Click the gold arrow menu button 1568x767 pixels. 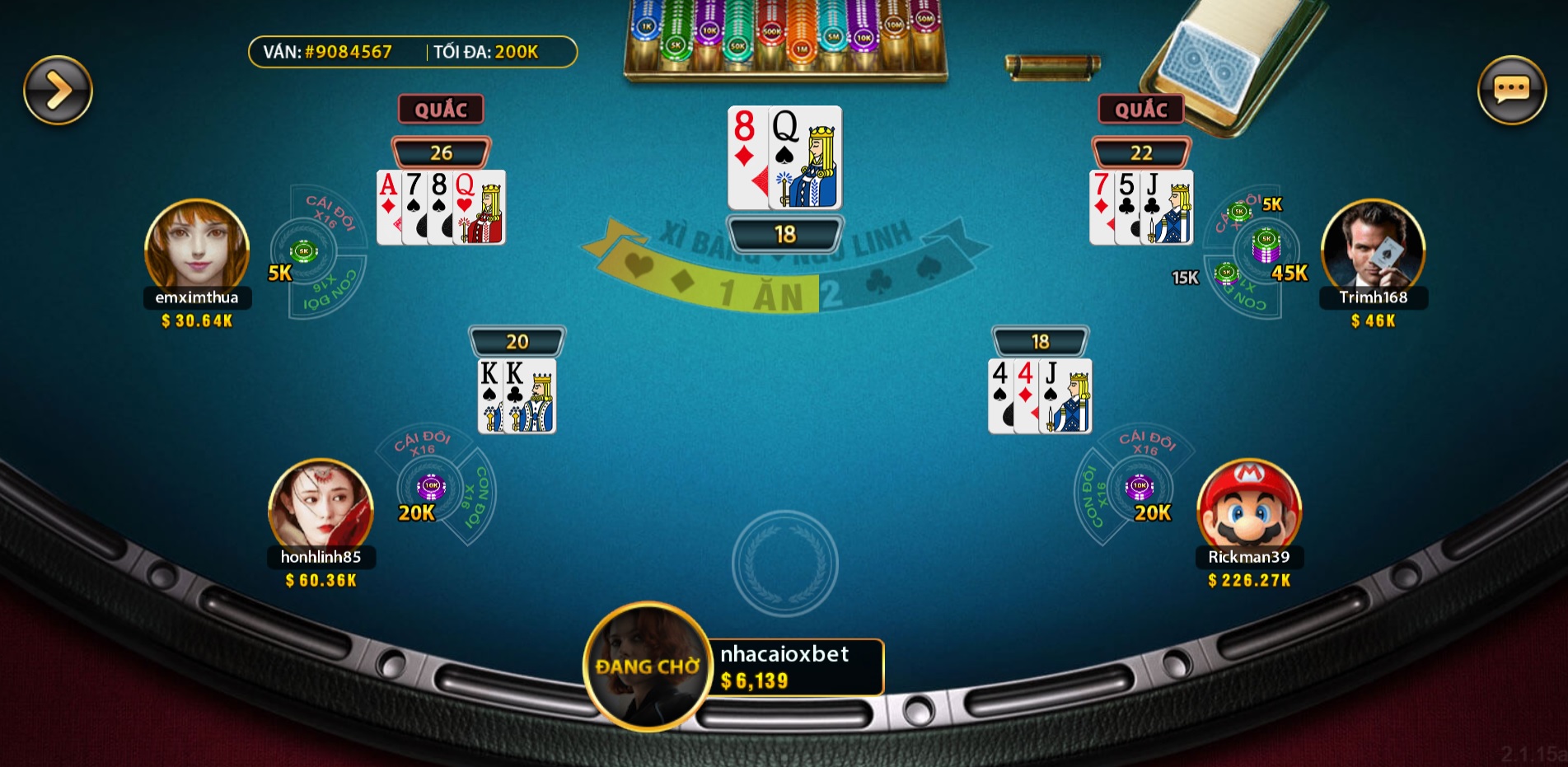click(58, 90)
